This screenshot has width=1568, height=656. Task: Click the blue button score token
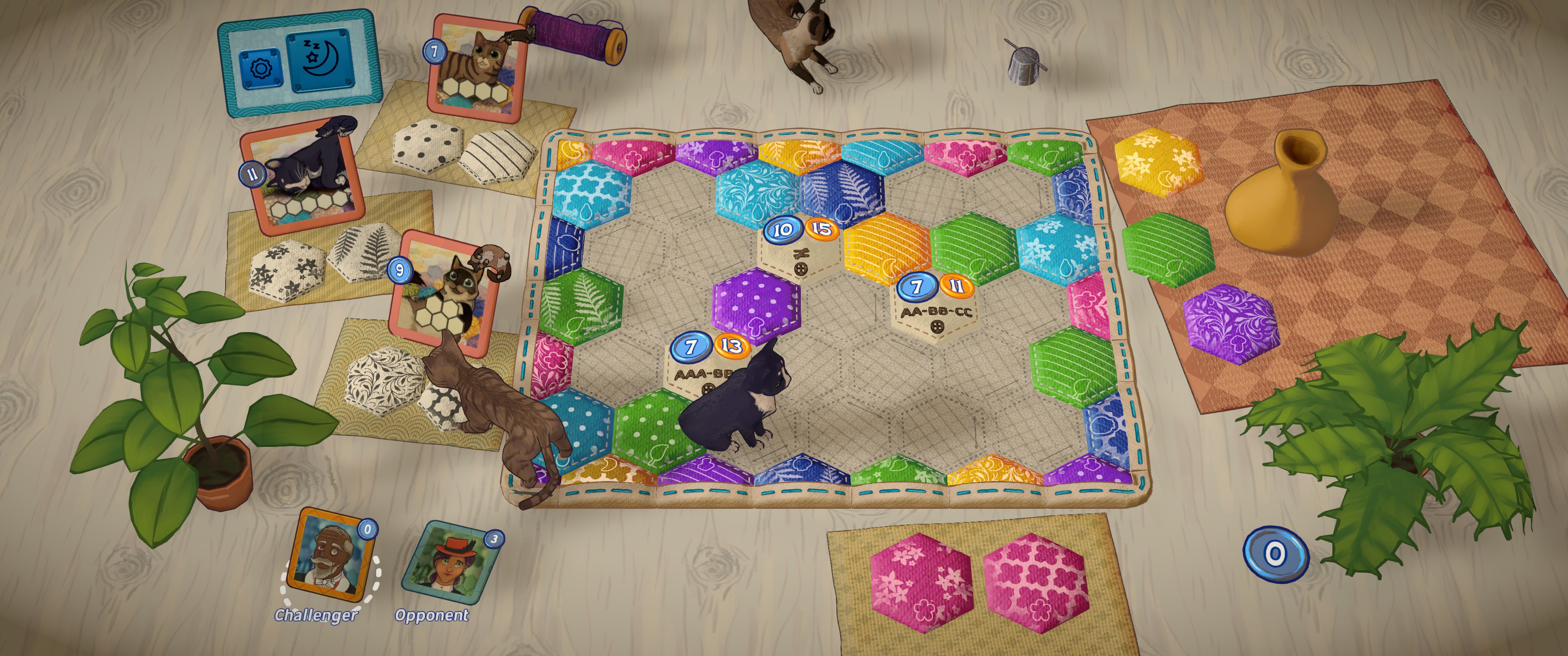[x=1274, y=554]
